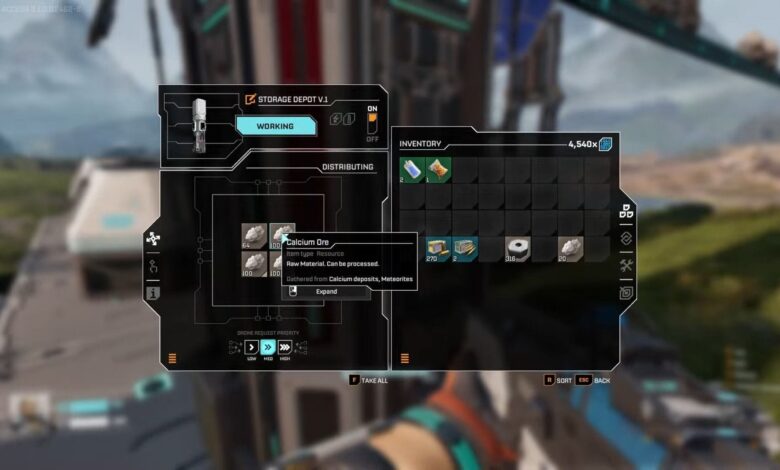
Task: Pick the inventory stack of 270 items
Action: click(438, 248)
